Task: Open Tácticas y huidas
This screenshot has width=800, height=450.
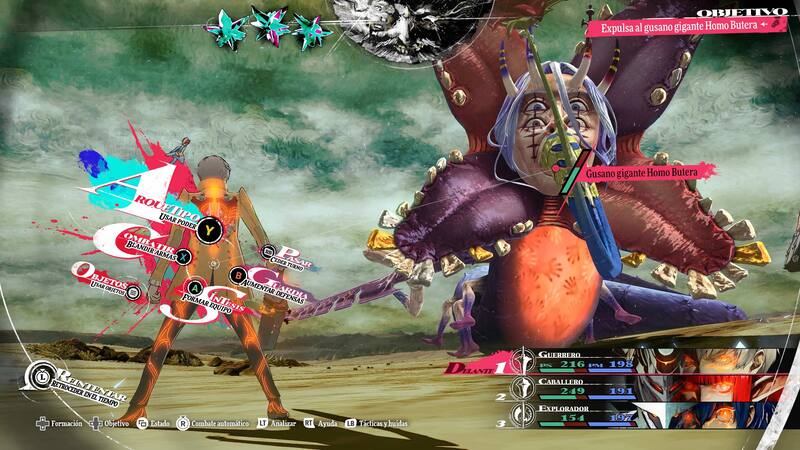Action: point(379,425)
